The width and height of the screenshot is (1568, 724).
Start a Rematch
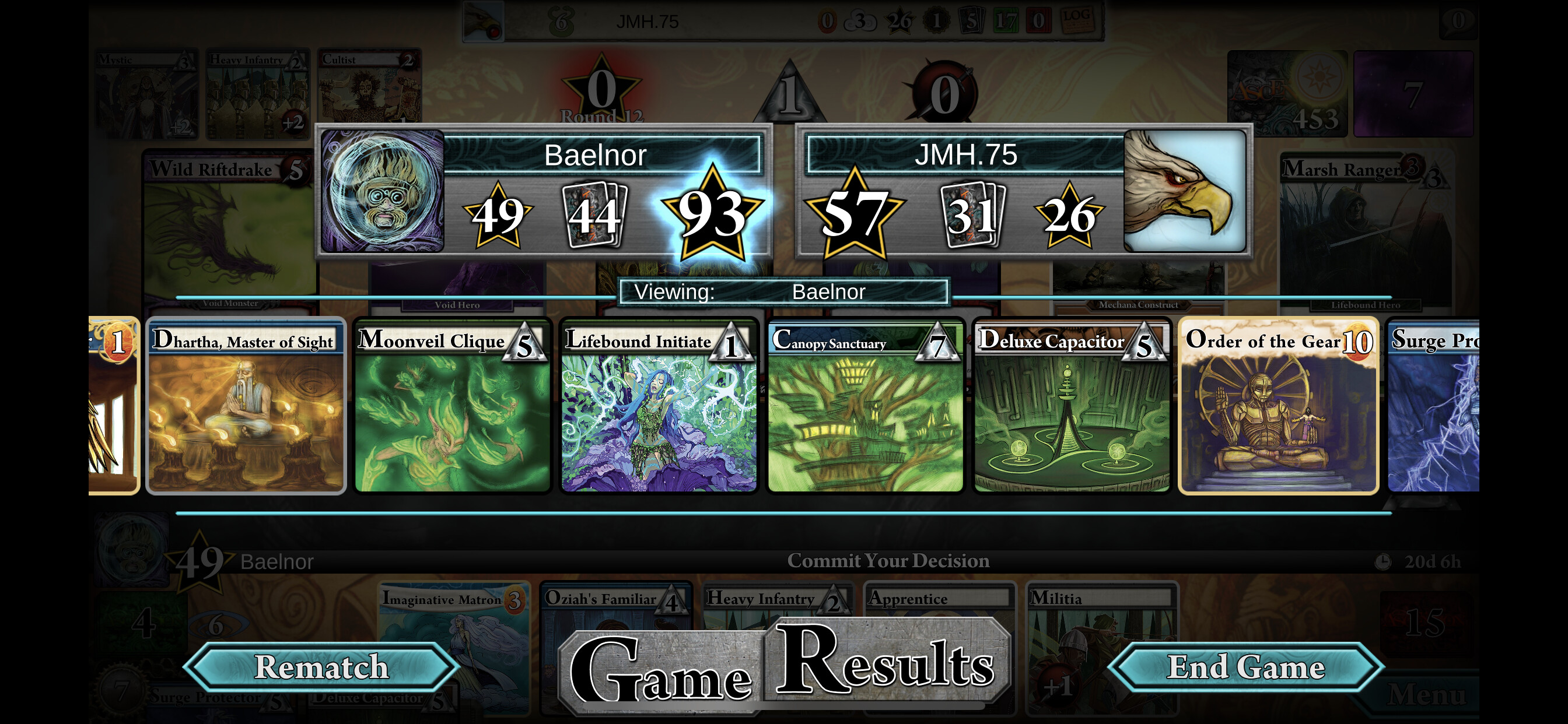tap(321, 667)
